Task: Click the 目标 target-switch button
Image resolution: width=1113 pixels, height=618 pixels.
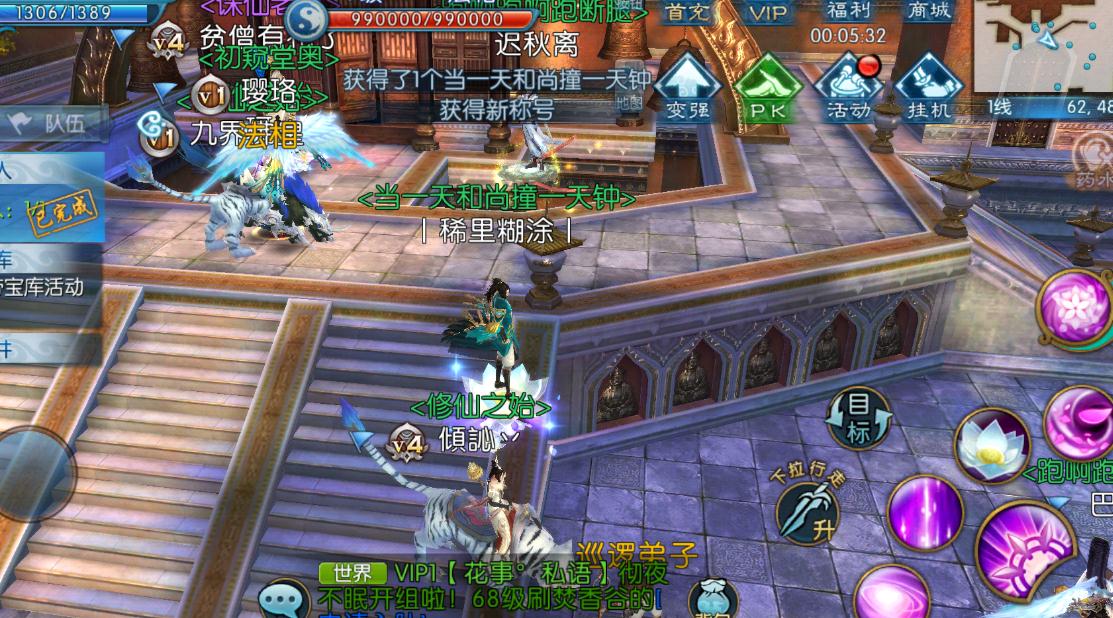Action: (859, 418)
